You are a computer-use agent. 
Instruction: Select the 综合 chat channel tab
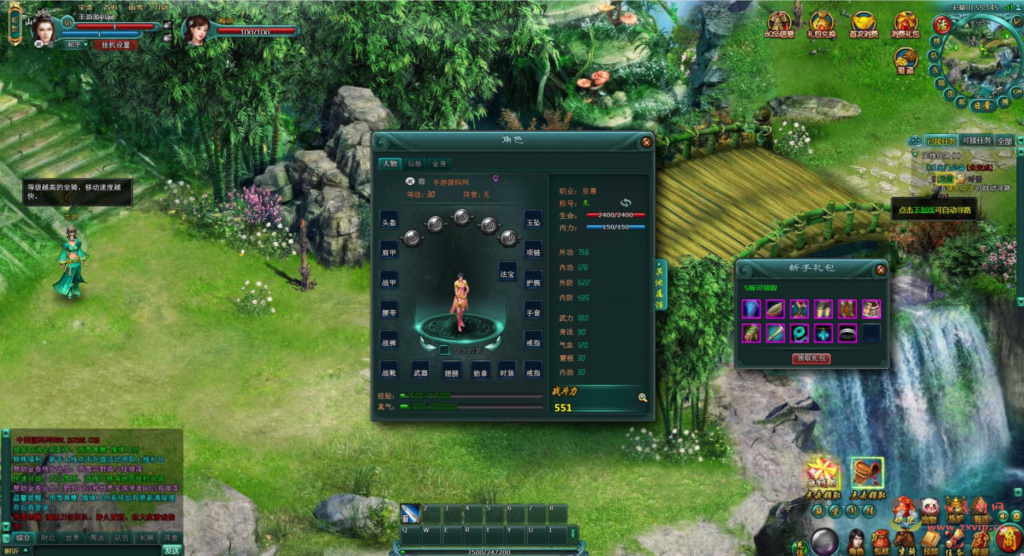[x=23, y=537]
